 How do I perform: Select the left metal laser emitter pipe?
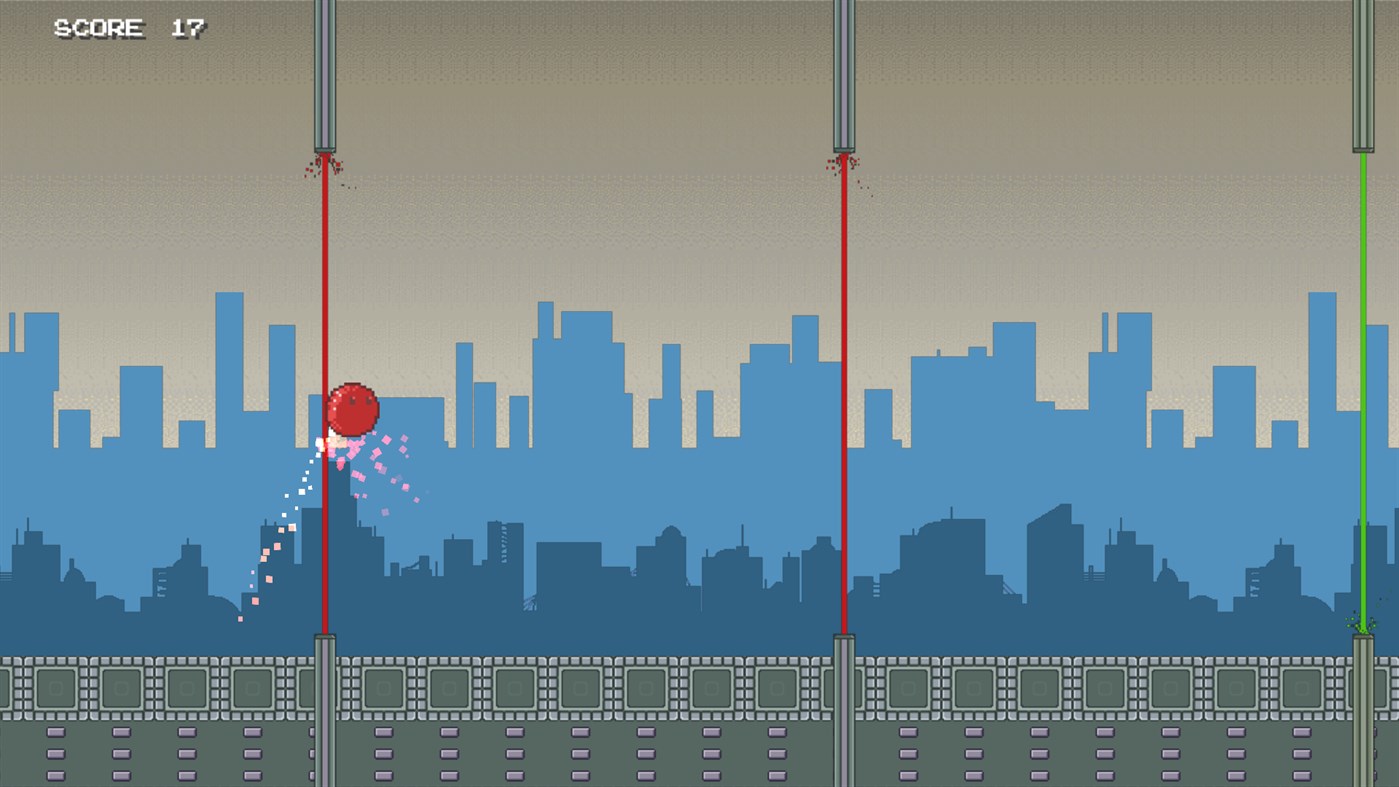[322, 75]
